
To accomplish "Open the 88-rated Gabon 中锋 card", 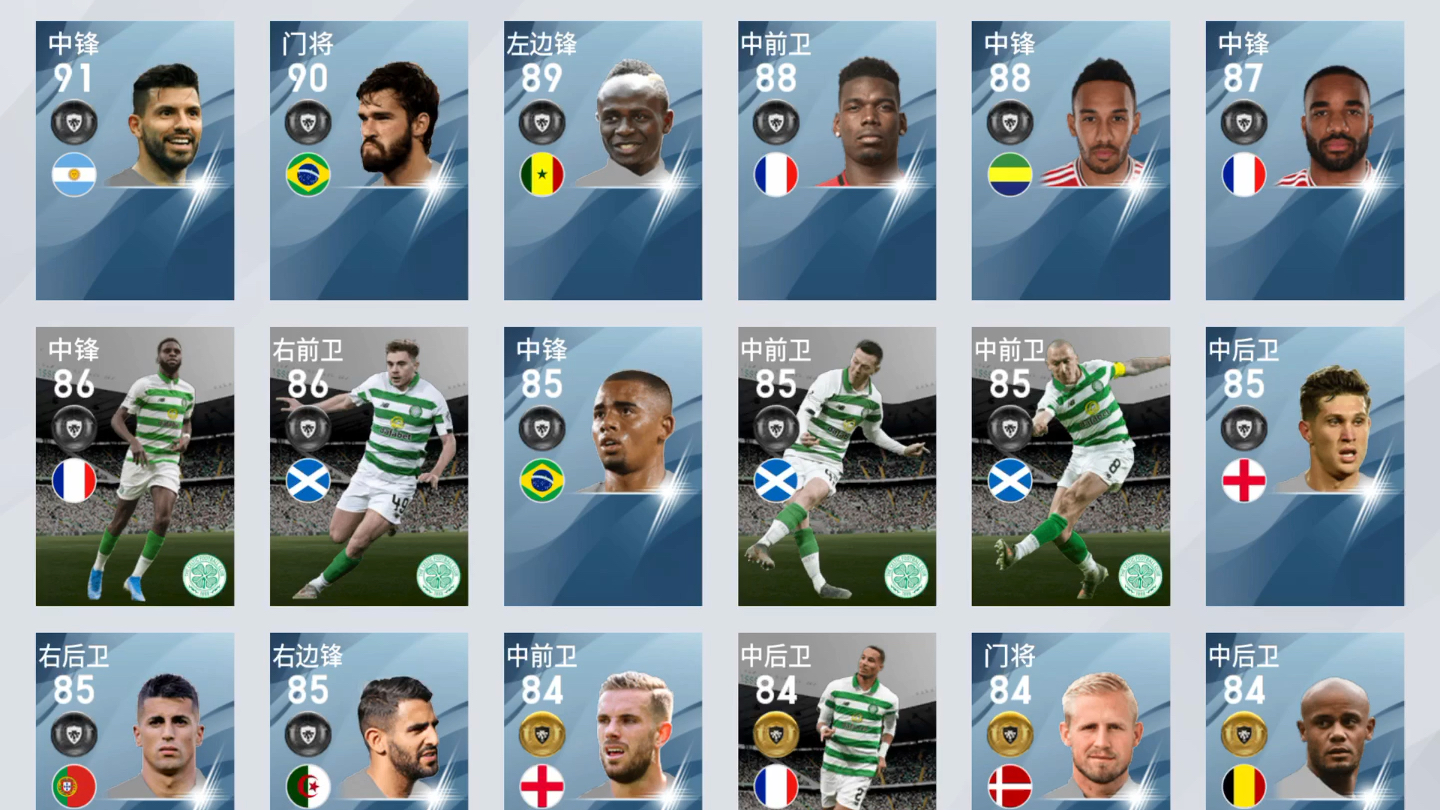I will (x=1071, y=160).
